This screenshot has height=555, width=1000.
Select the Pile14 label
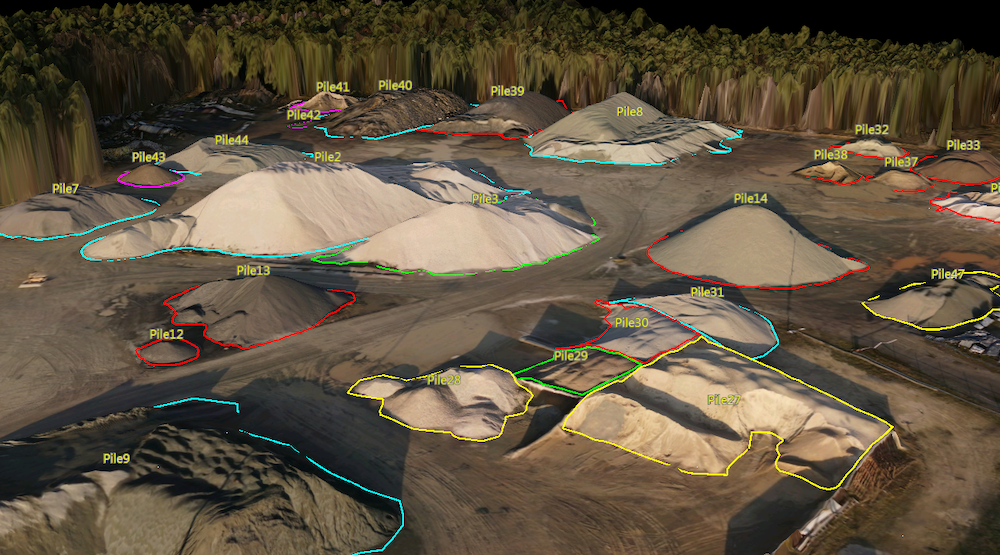[x=750, y=199]
